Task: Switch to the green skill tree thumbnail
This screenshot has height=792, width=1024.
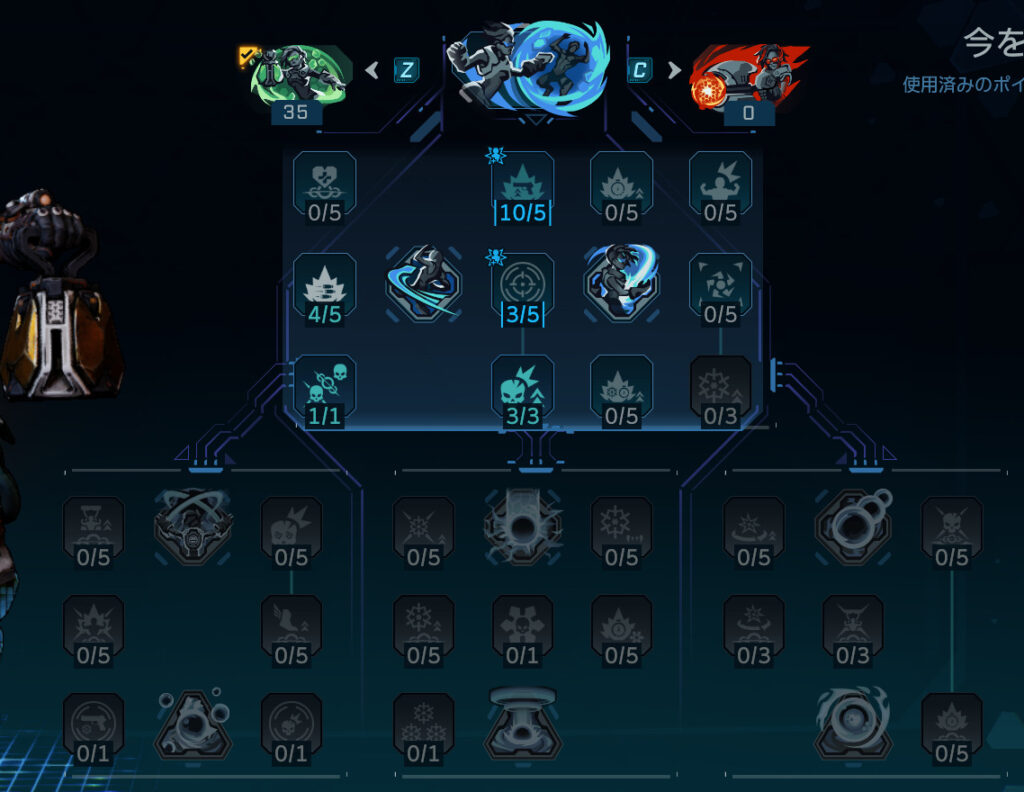Action: (299, 73)
